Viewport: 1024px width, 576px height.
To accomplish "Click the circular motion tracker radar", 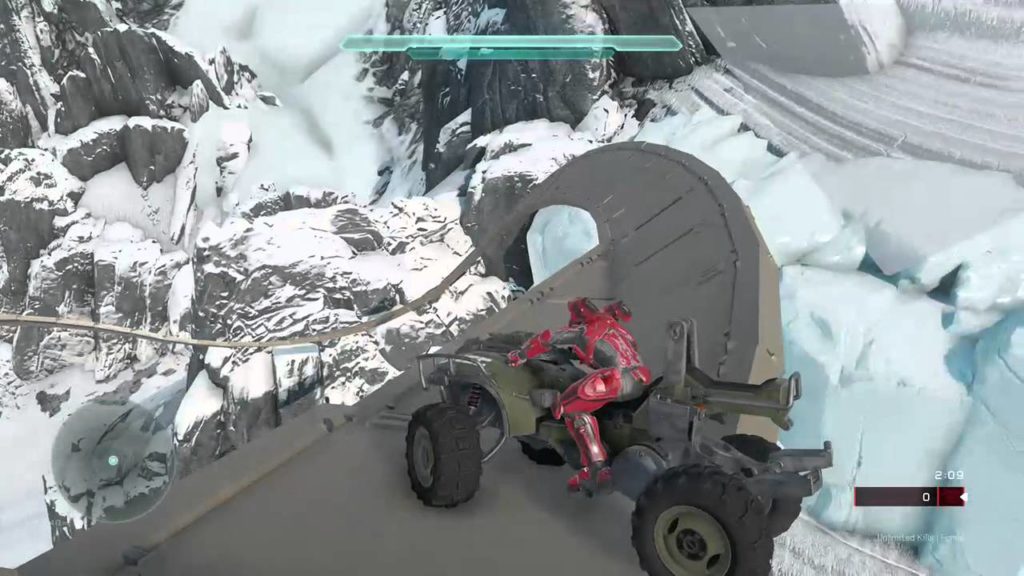I will [112, 460].
